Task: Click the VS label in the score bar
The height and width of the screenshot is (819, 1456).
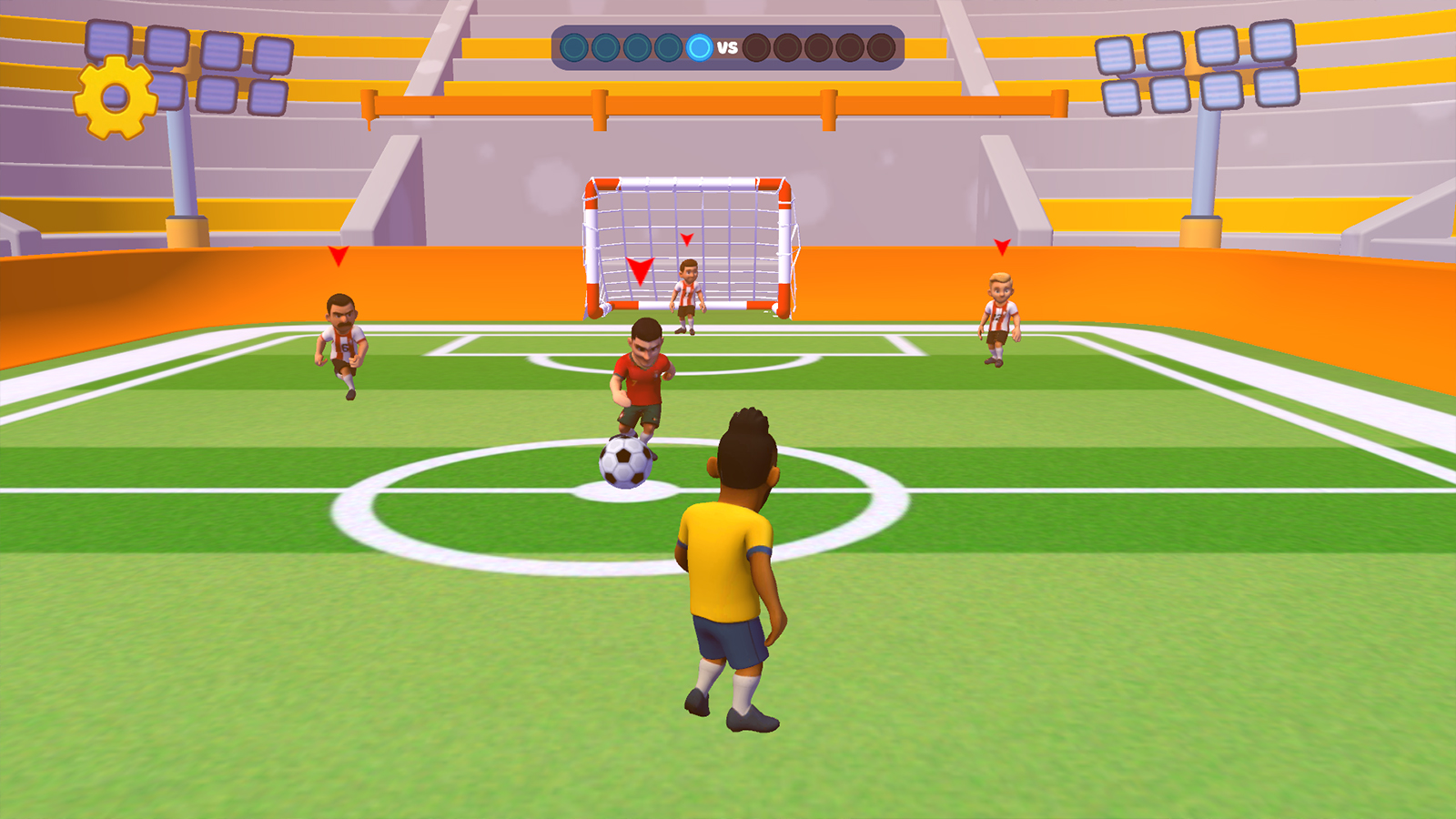Action: point(728,45)
